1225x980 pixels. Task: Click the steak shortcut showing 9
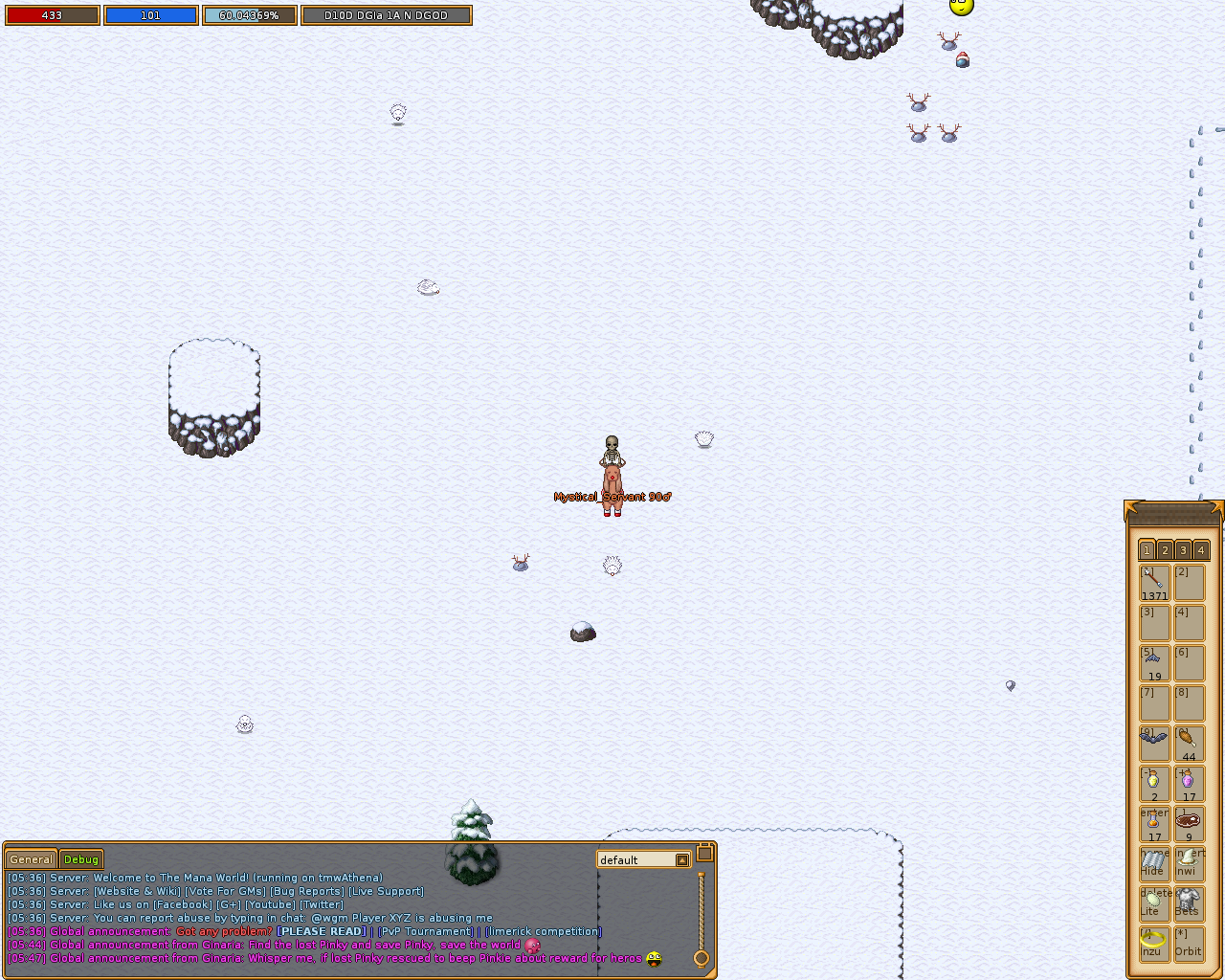pos(1189,823)
